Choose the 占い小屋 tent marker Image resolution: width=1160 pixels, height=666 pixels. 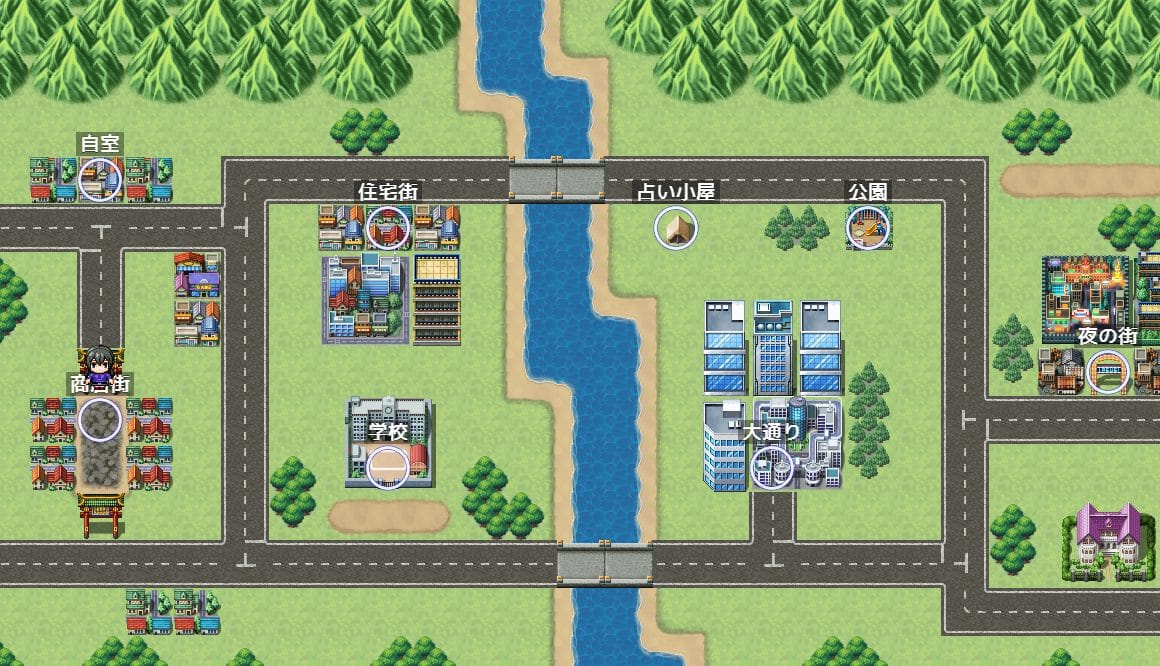point(675,228)
